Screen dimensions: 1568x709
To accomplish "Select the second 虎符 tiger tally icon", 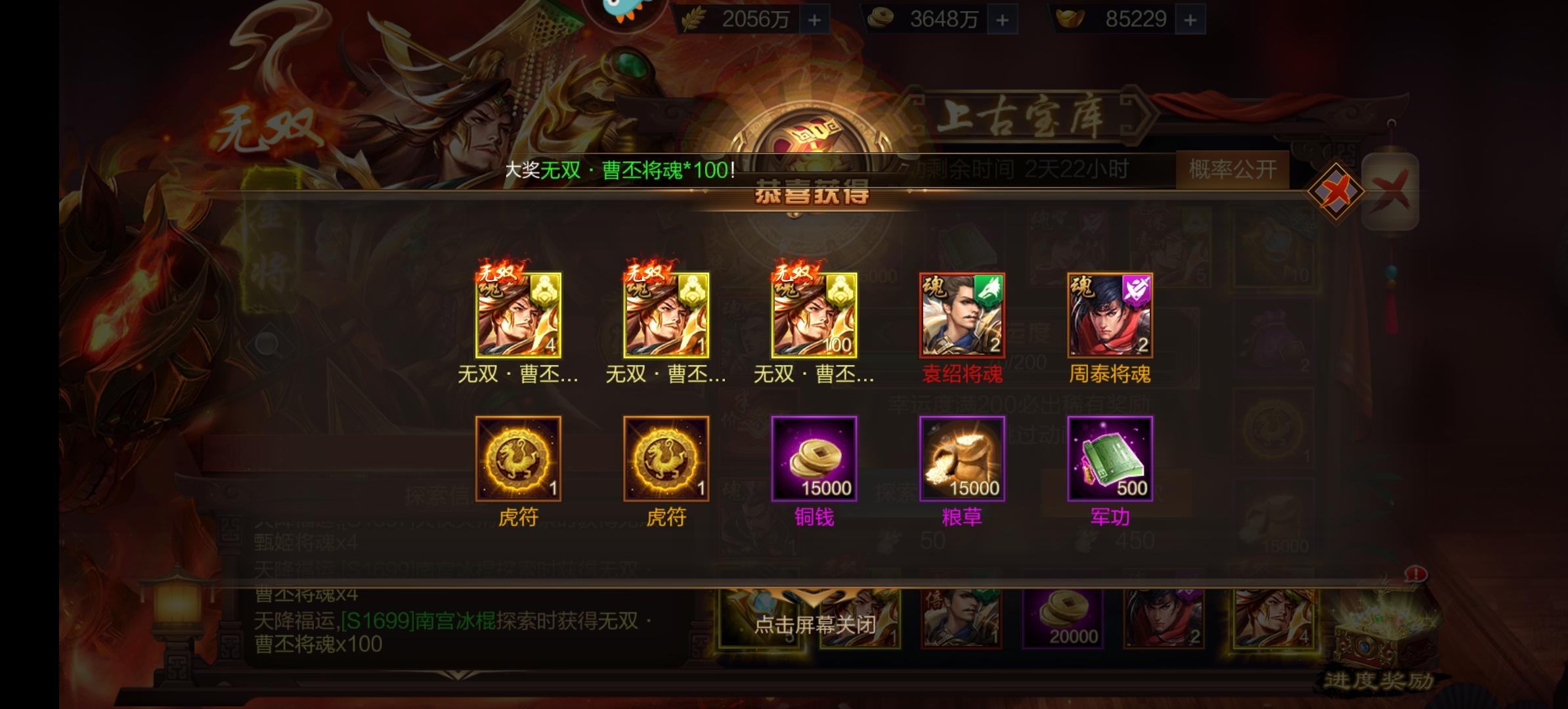I will [x=667, y=458].
